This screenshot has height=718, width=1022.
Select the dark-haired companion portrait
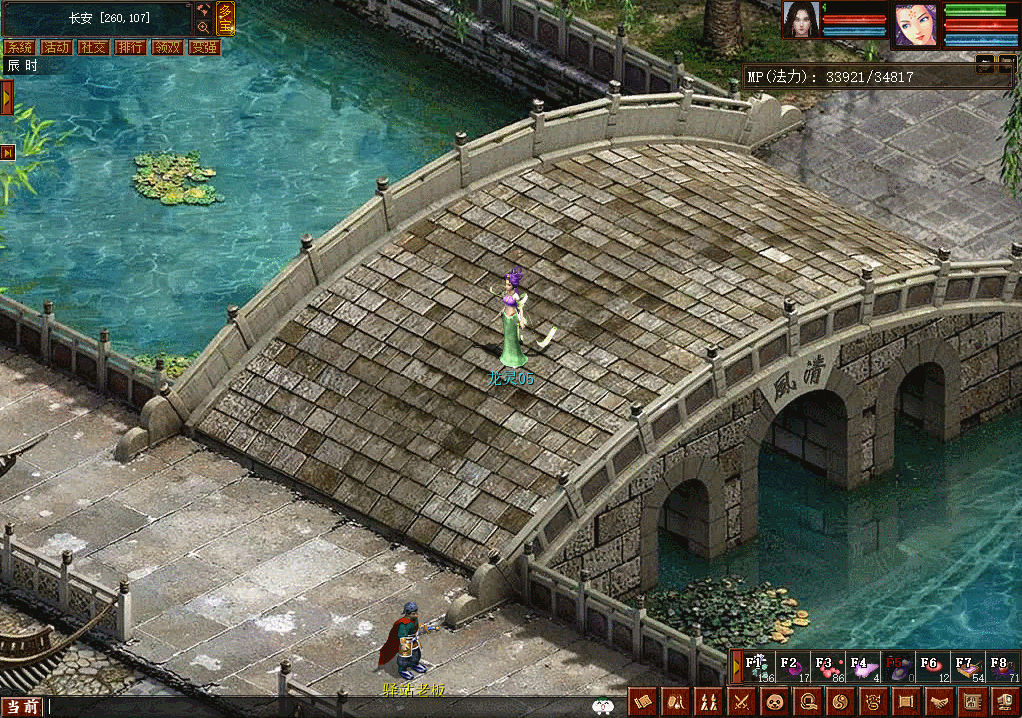click(802, 20)
